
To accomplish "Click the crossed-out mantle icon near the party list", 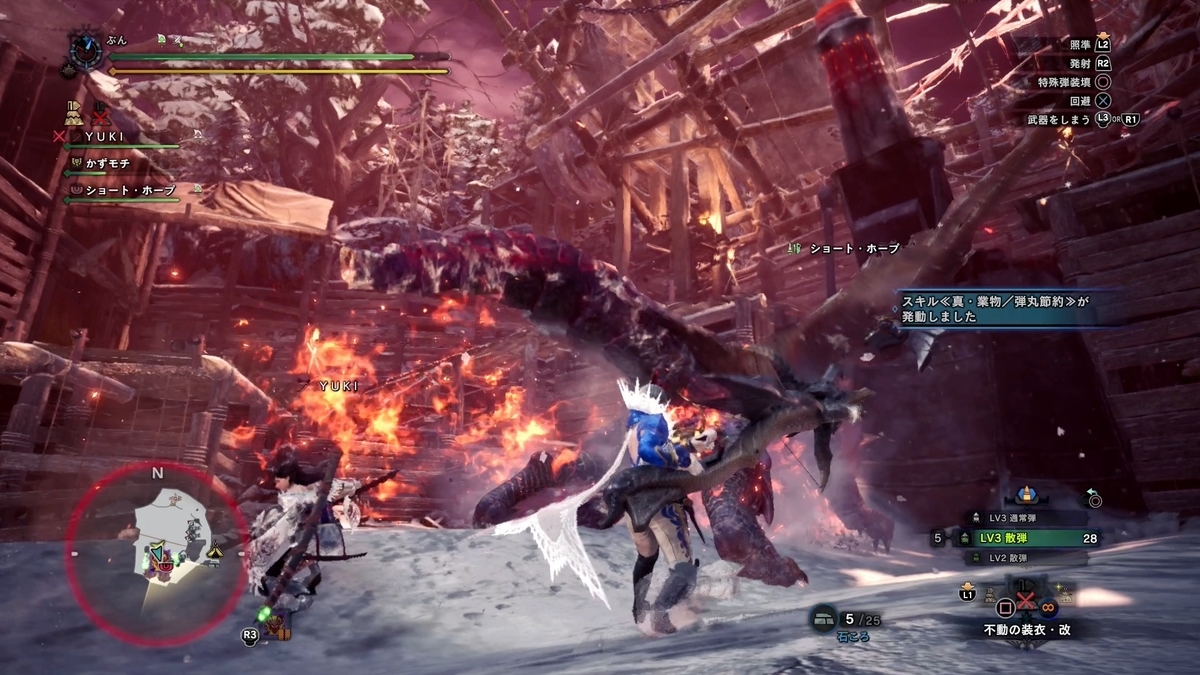I will [x=101, y=111].
